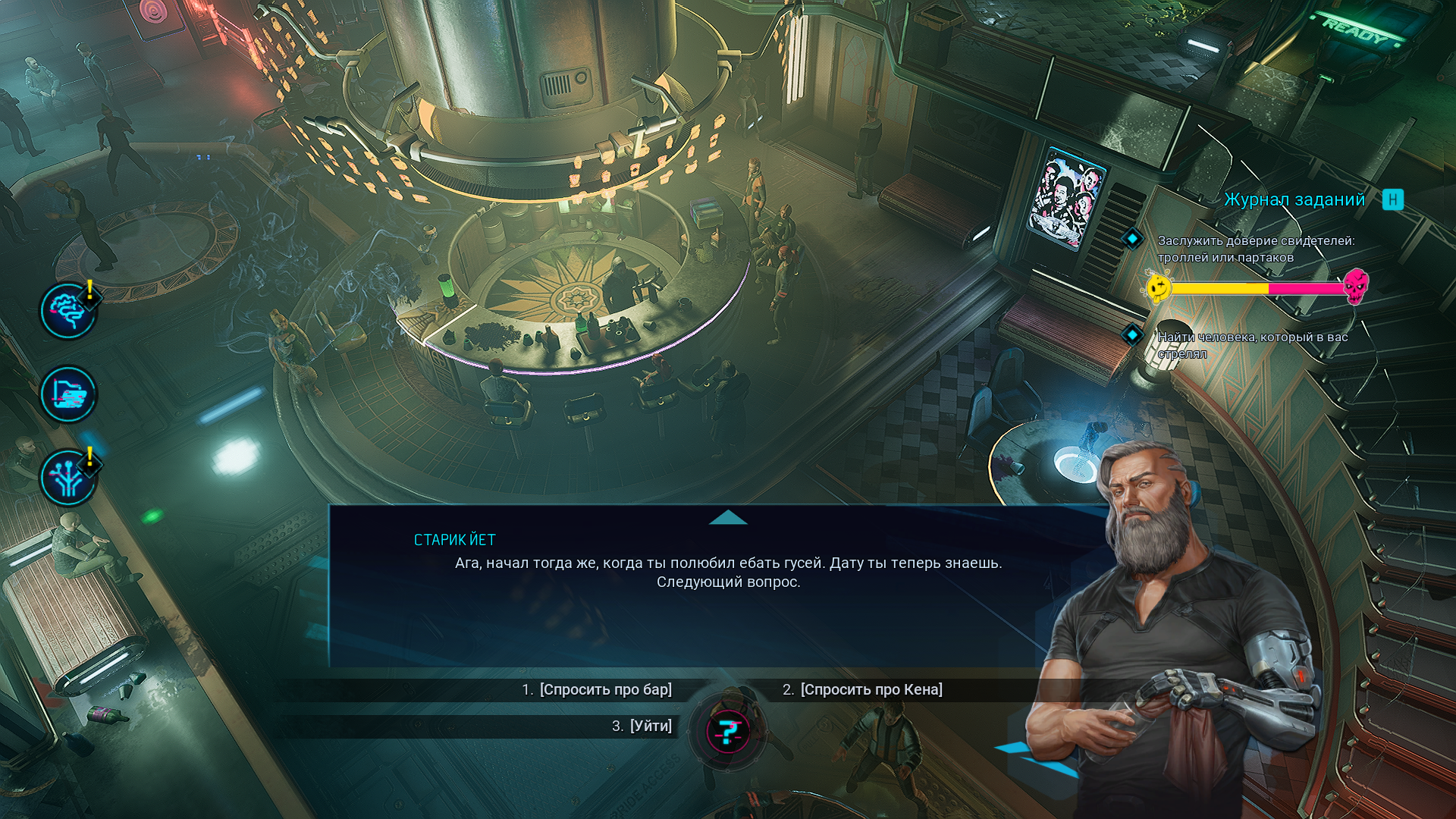The width and height of the screenshot is (1456, 819).
Task: Click the upward arrow atop the dialogue box
Action: 728,518
